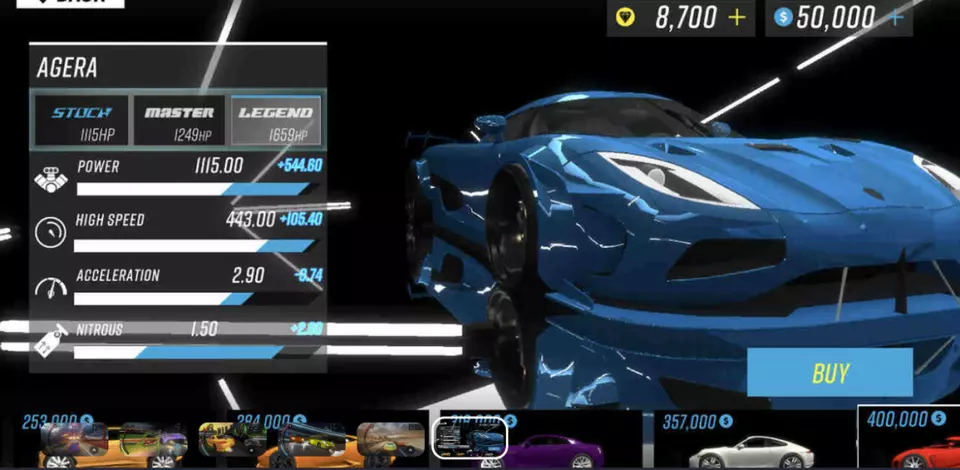Buy the Agera car
Screen dimensions: 960x470
point(829,373)
